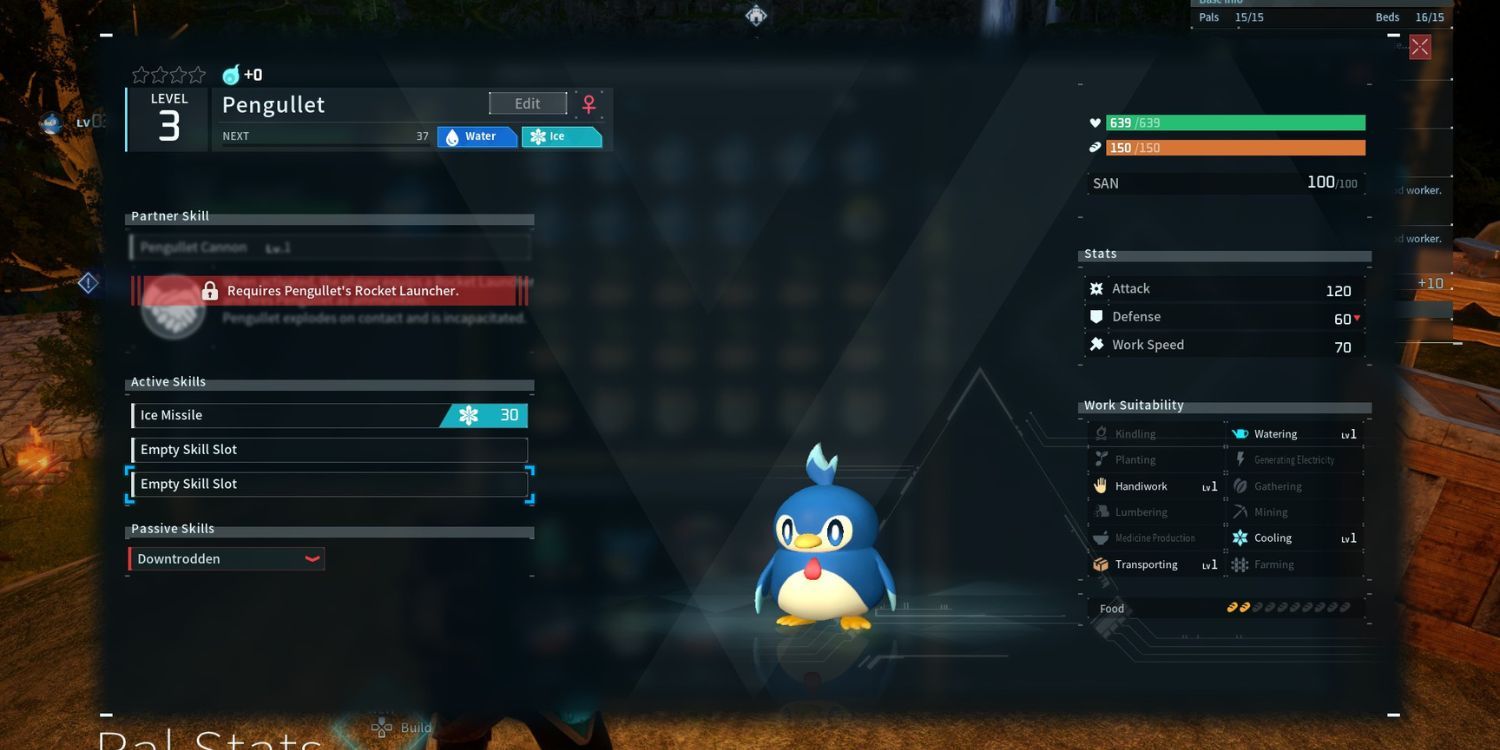Click the Defense shield stat icon
The image size is (1500, 750).
pyautogui.click(x=1095, y=316)
